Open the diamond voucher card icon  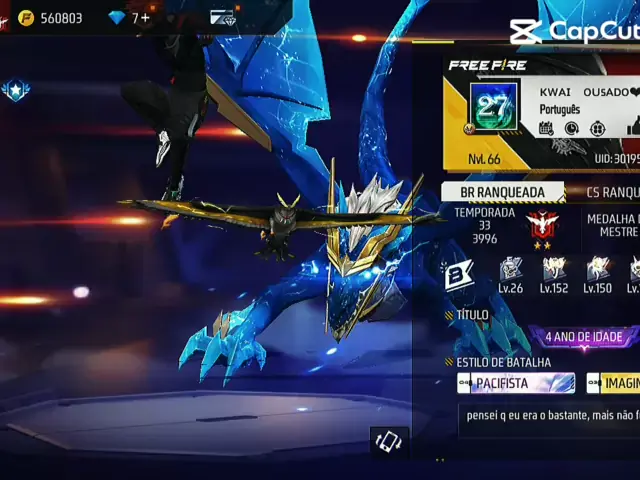[222, 18]
